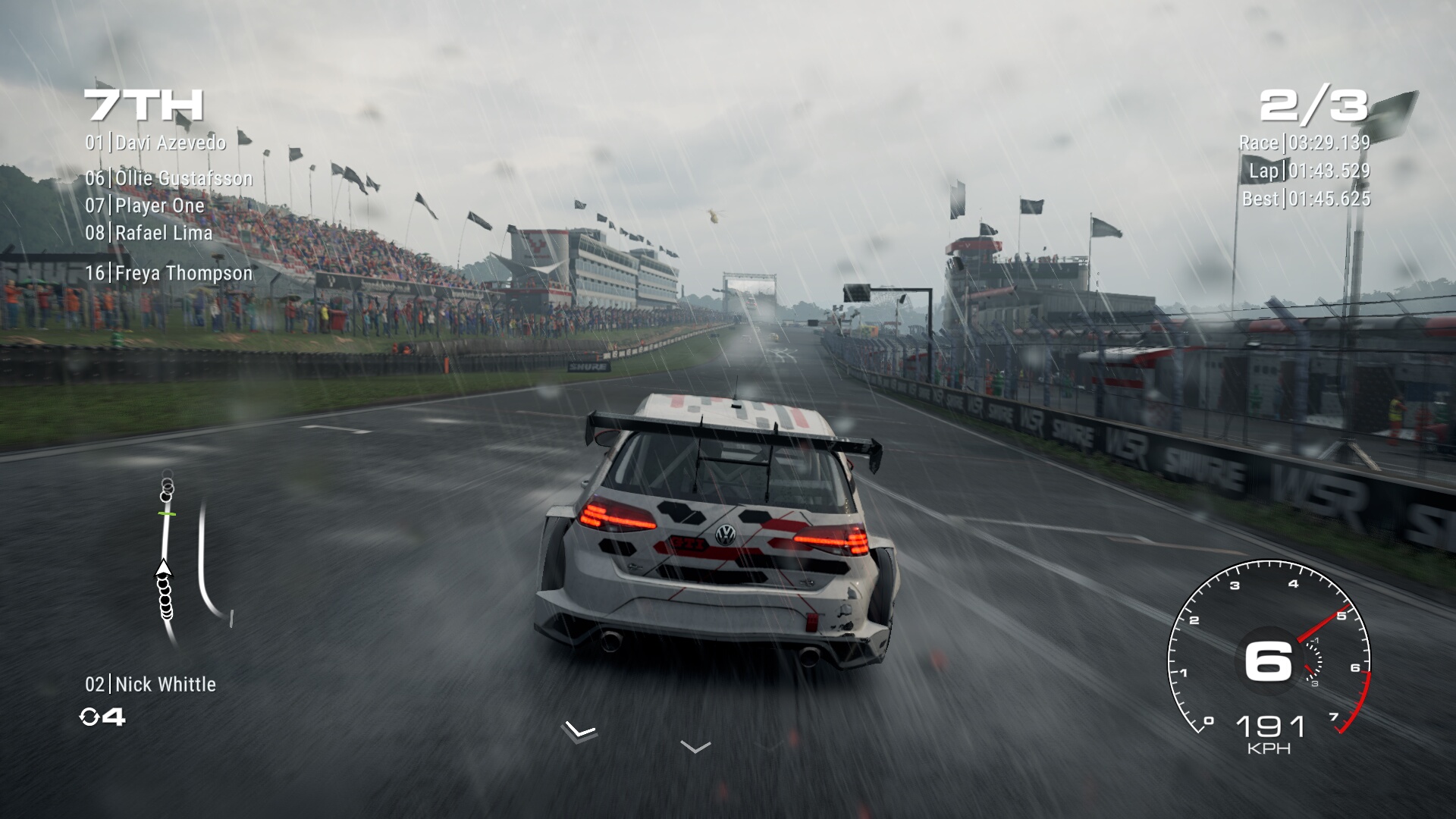This screenshot has width=1456, height=819.
Task: Pick Freya Thompson's leaderboard row
Action: [x=168, y=273]
